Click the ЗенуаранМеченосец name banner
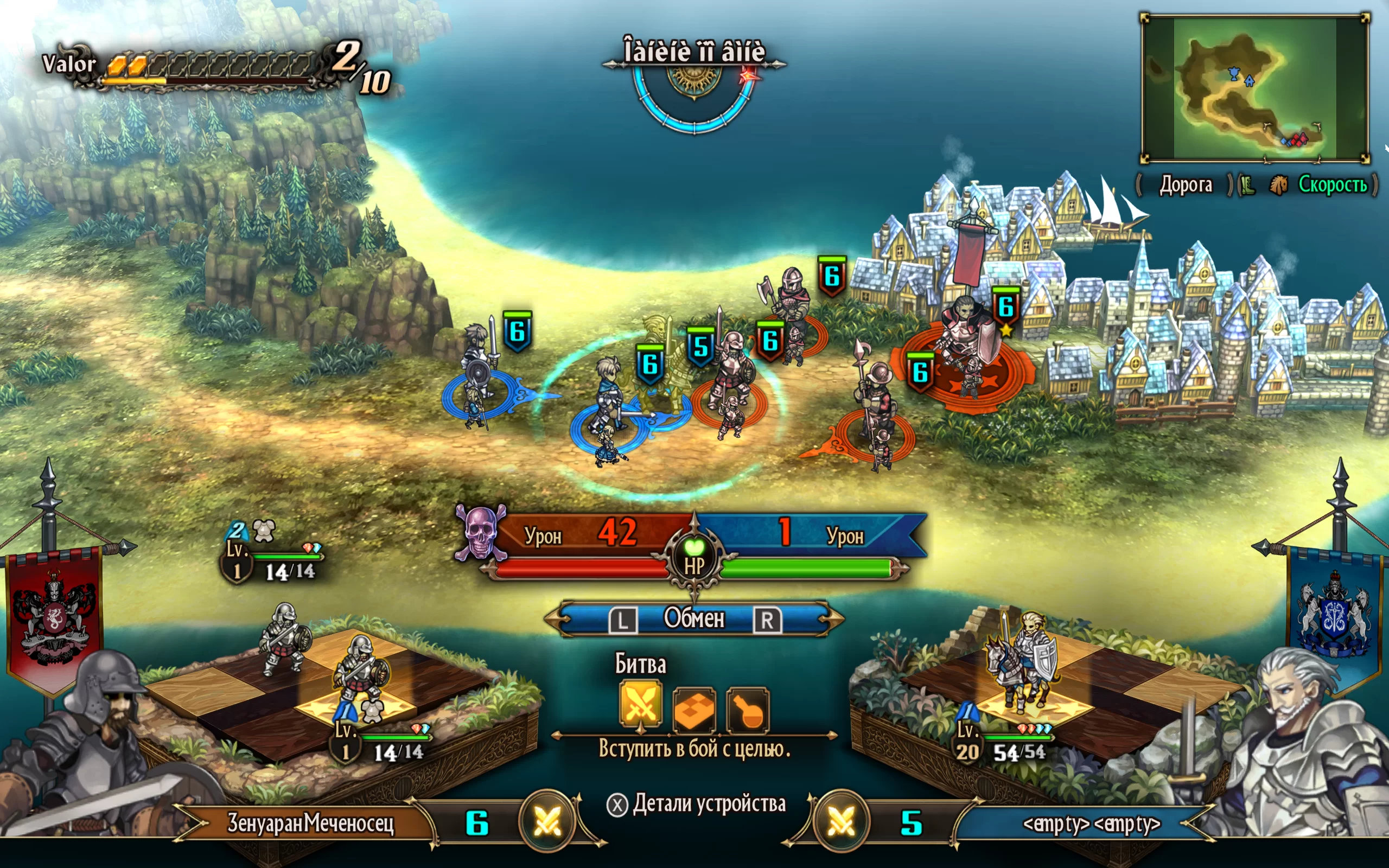1389x868 pixels. [310, 823]
